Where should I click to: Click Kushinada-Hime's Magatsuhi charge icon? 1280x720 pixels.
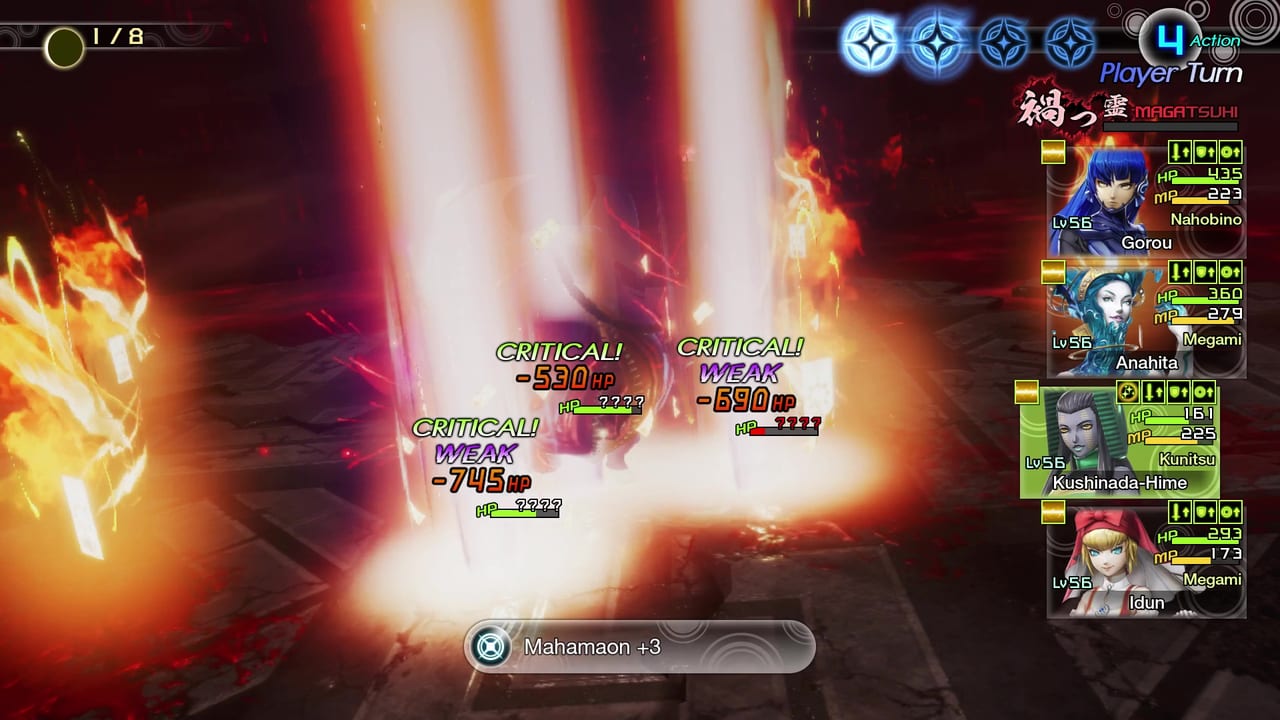pos(1126,392)
